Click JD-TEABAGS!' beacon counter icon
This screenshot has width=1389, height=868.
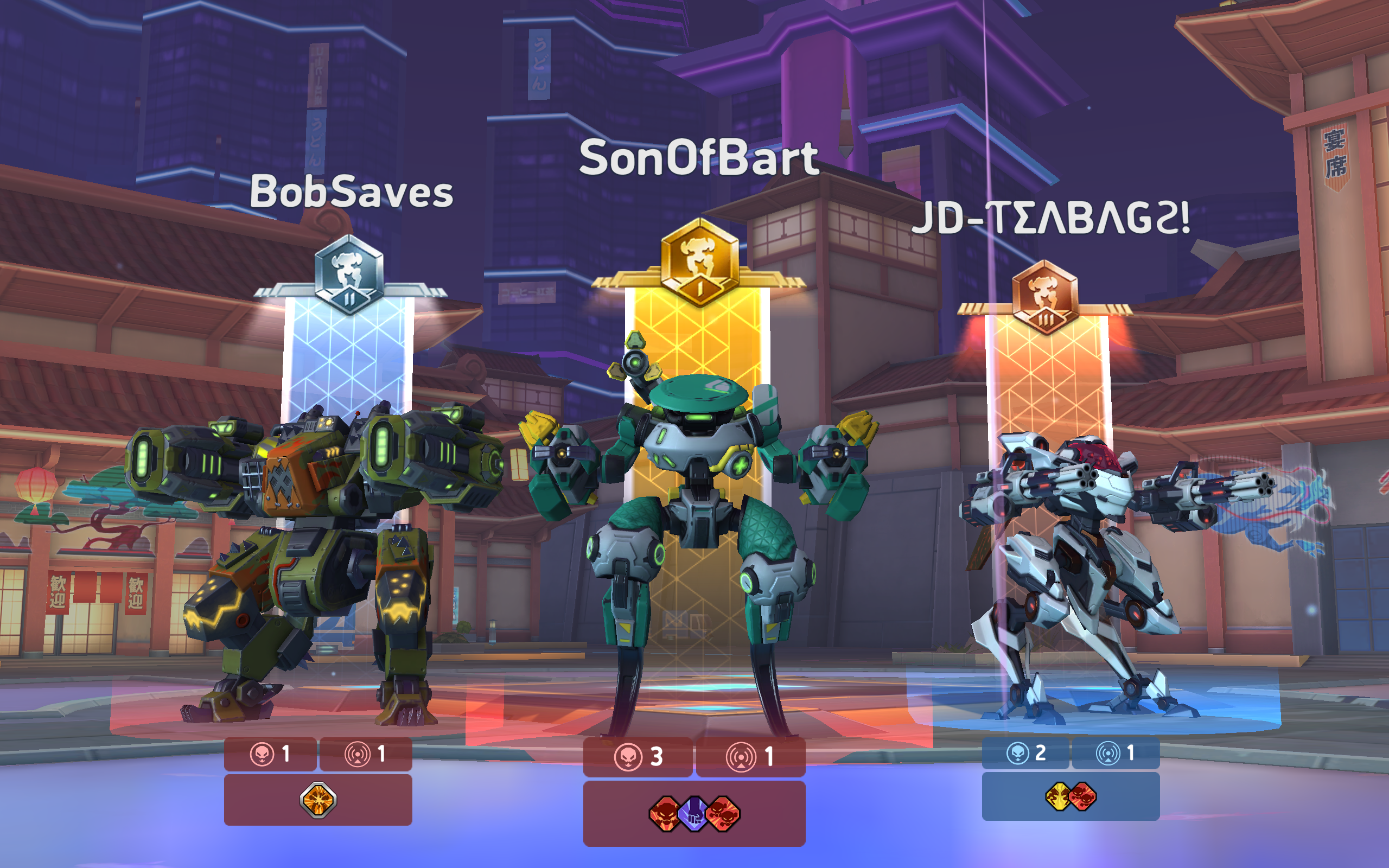coord(1108,753)
